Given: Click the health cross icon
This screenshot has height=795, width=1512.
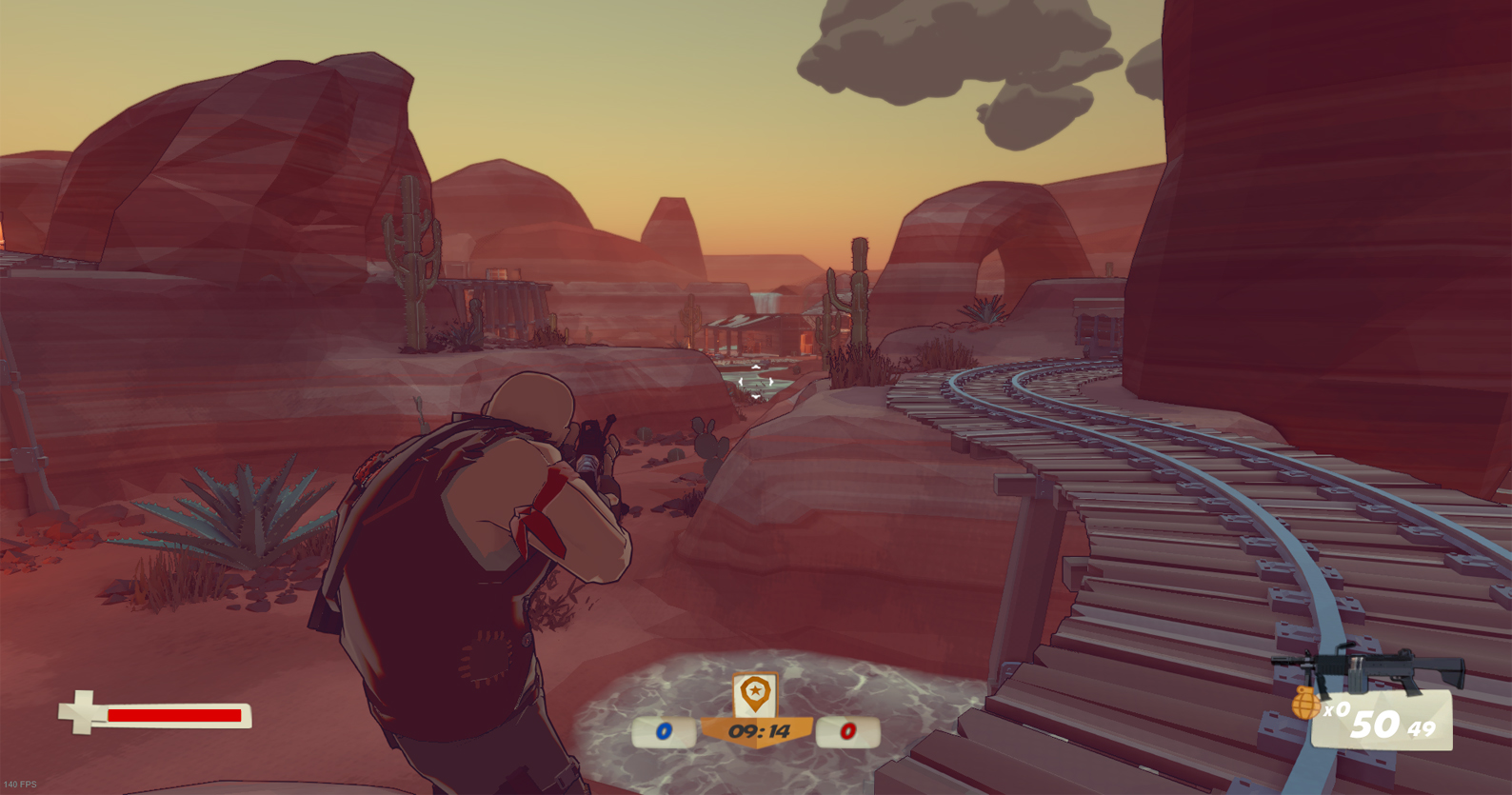Looking at the screenshot, I should coord(82,713).
